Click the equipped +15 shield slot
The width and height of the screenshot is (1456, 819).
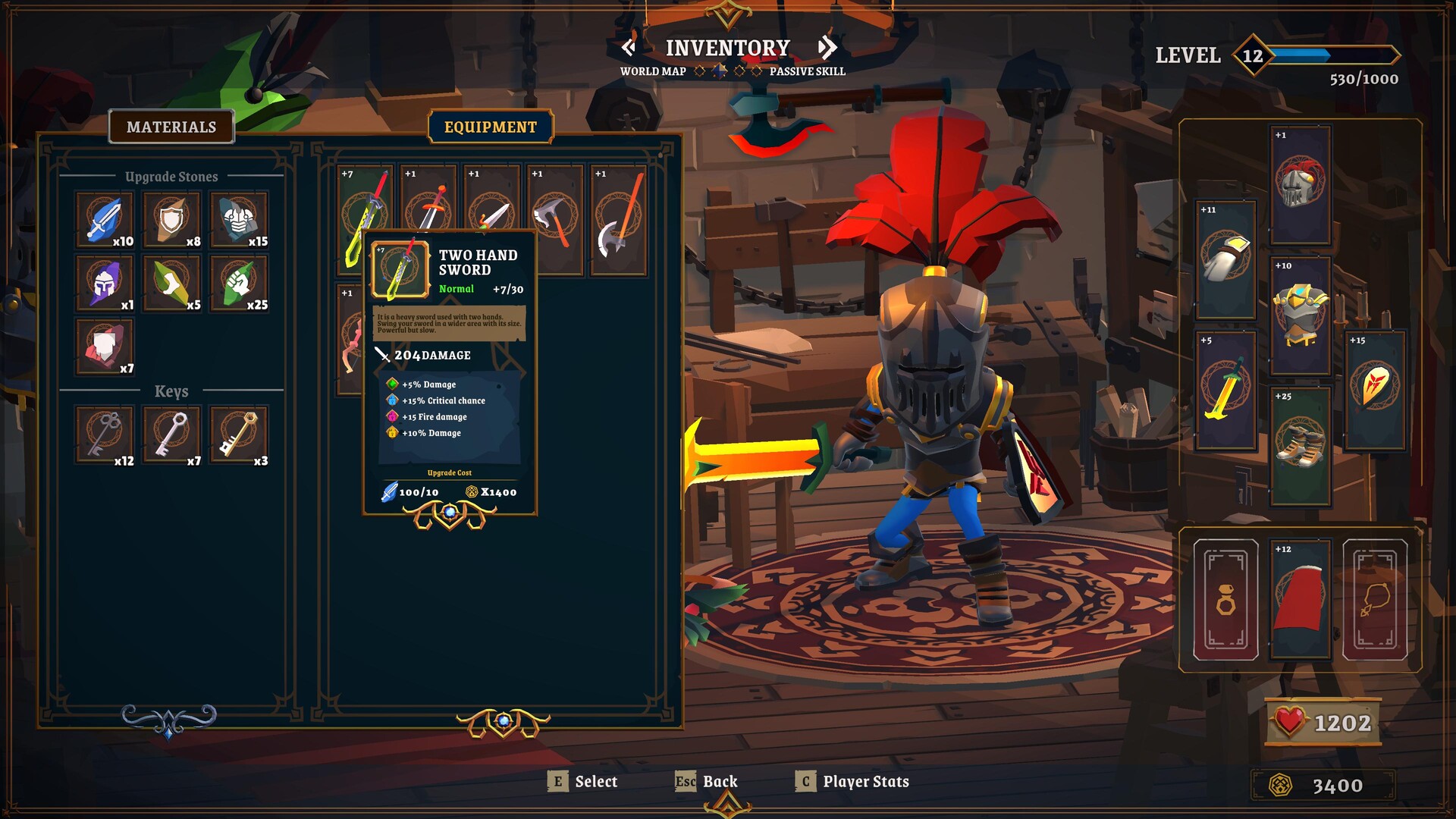pos(1374,388)
